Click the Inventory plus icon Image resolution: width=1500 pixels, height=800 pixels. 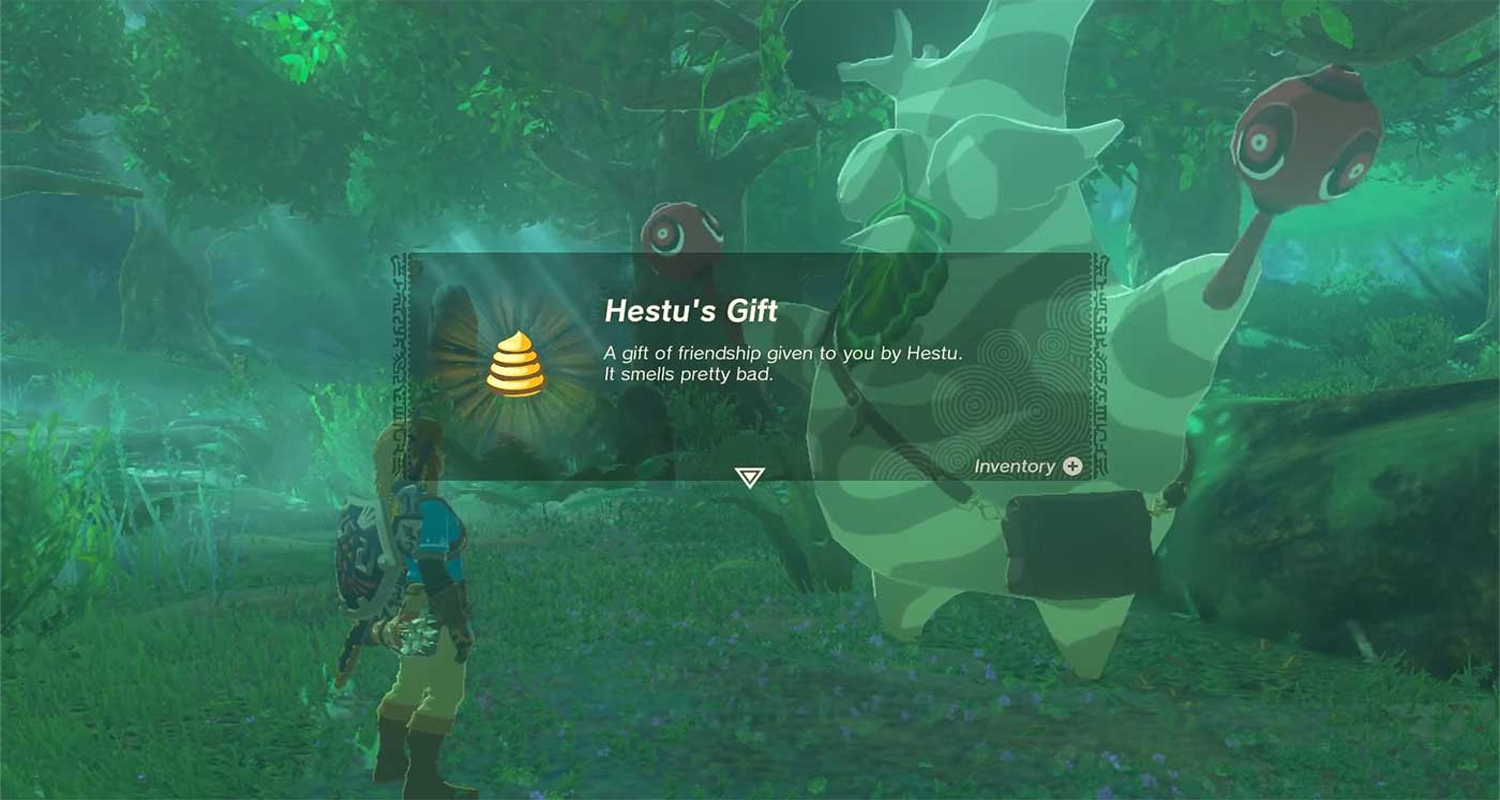(x=1074, y=466)
